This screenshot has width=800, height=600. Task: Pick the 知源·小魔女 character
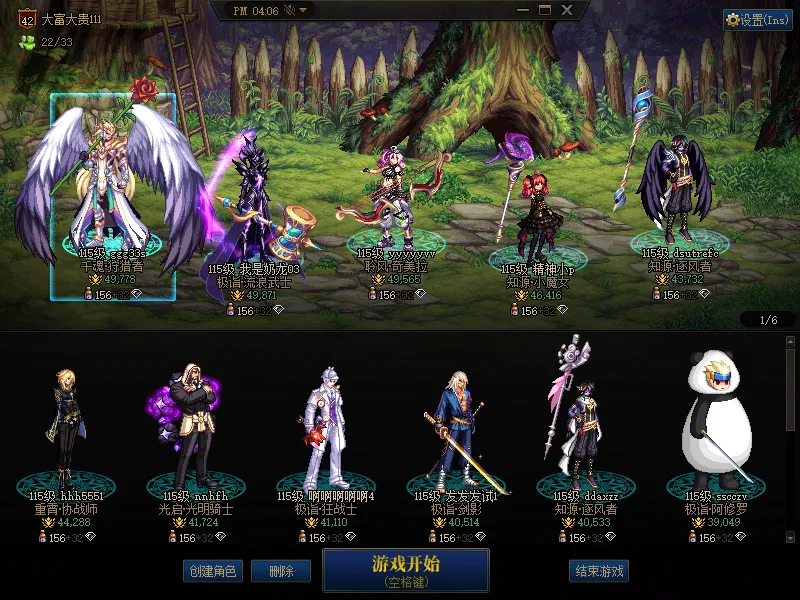[x=537, y=215]
